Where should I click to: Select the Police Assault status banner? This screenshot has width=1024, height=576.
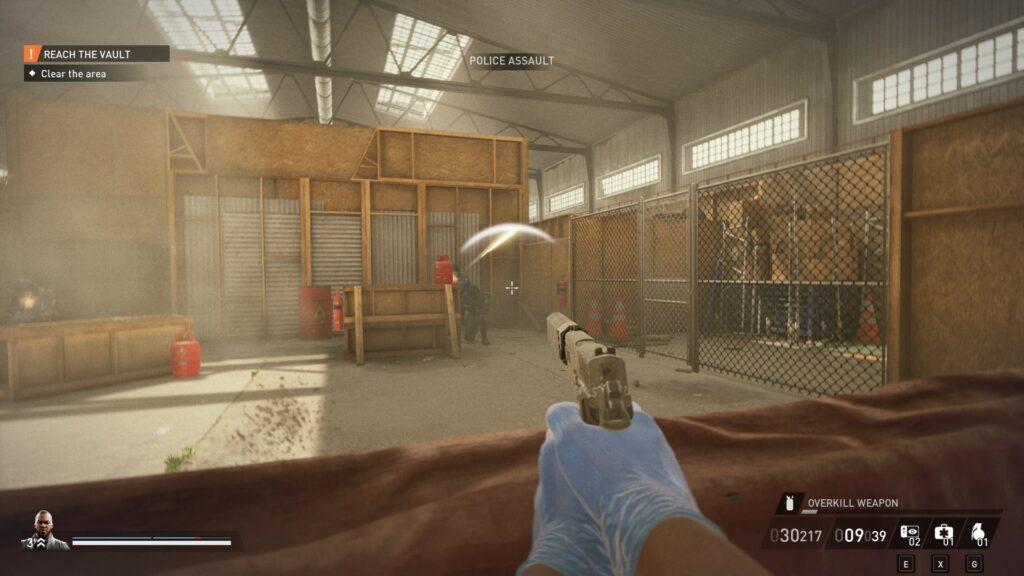click(x=511, y=61)
